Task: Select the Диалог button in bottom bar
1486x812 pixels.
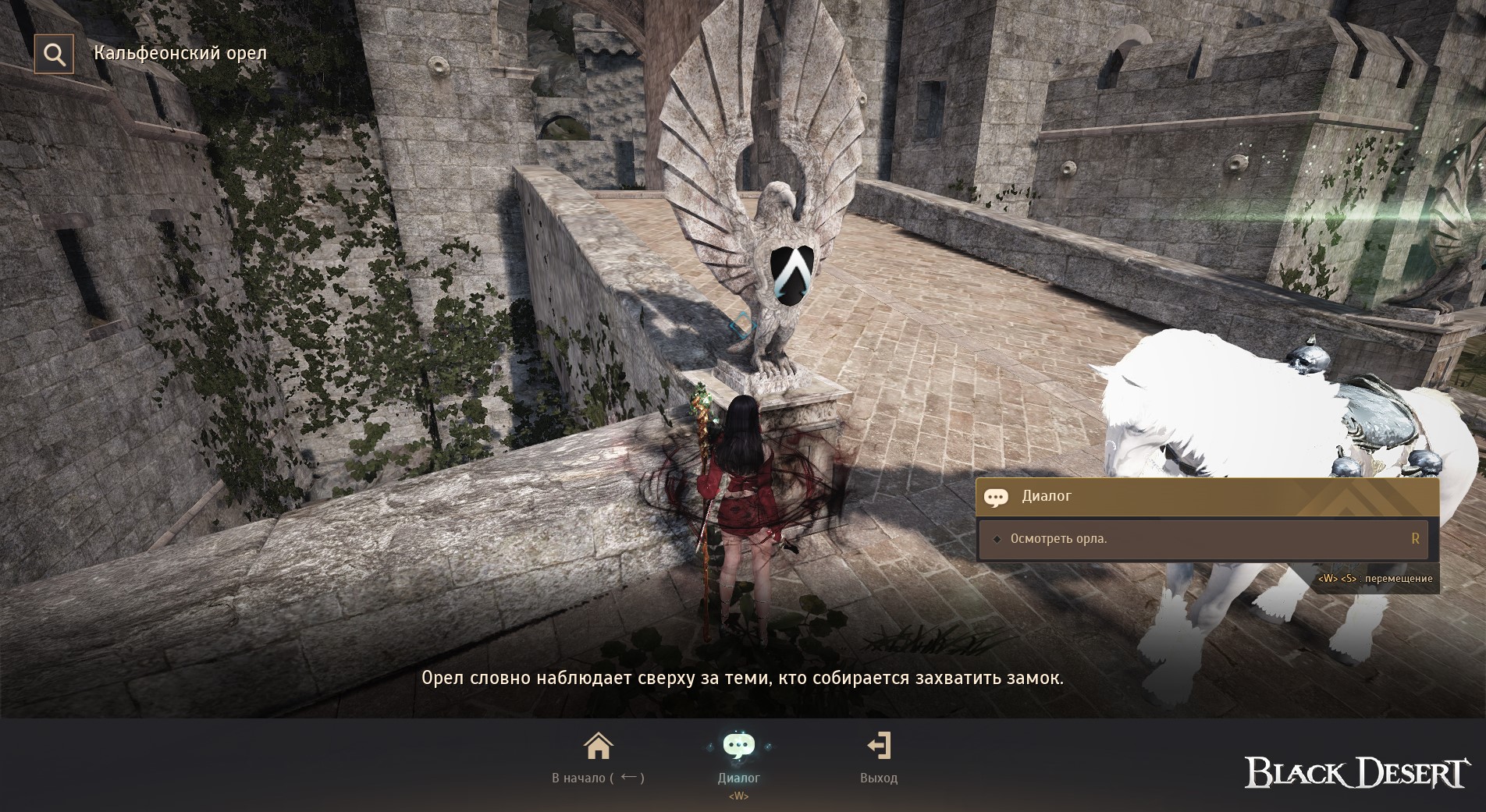Action: pos(738,757)
